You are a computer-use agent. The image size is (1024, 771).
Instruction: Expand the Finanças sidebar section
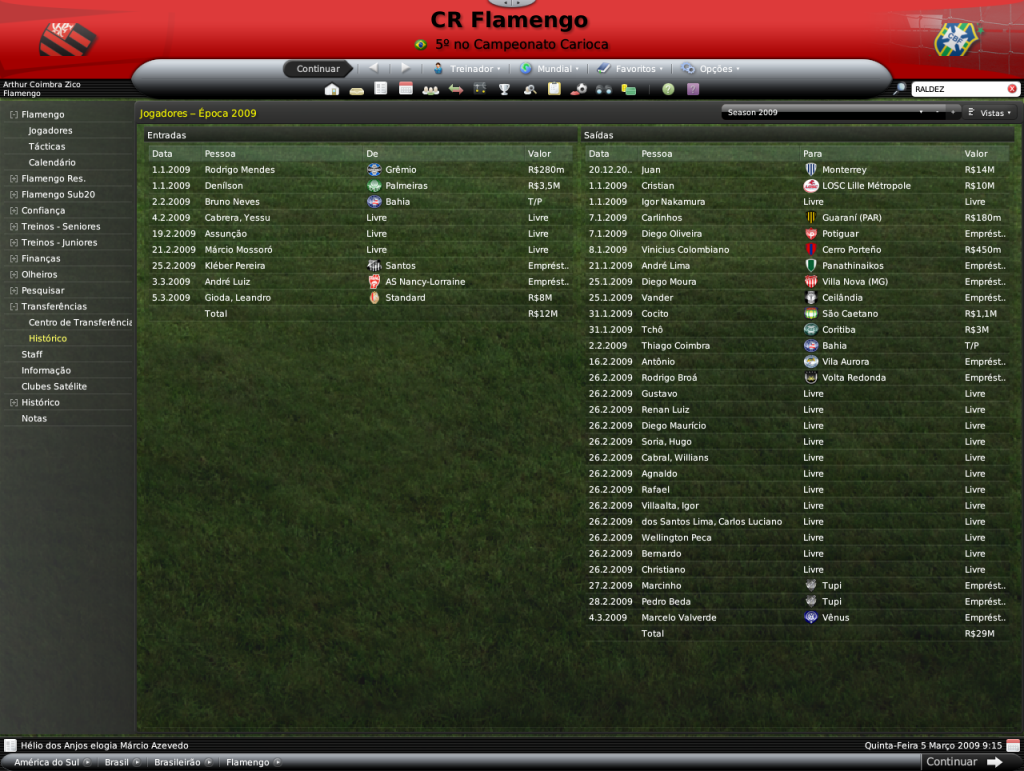(39, 259)
